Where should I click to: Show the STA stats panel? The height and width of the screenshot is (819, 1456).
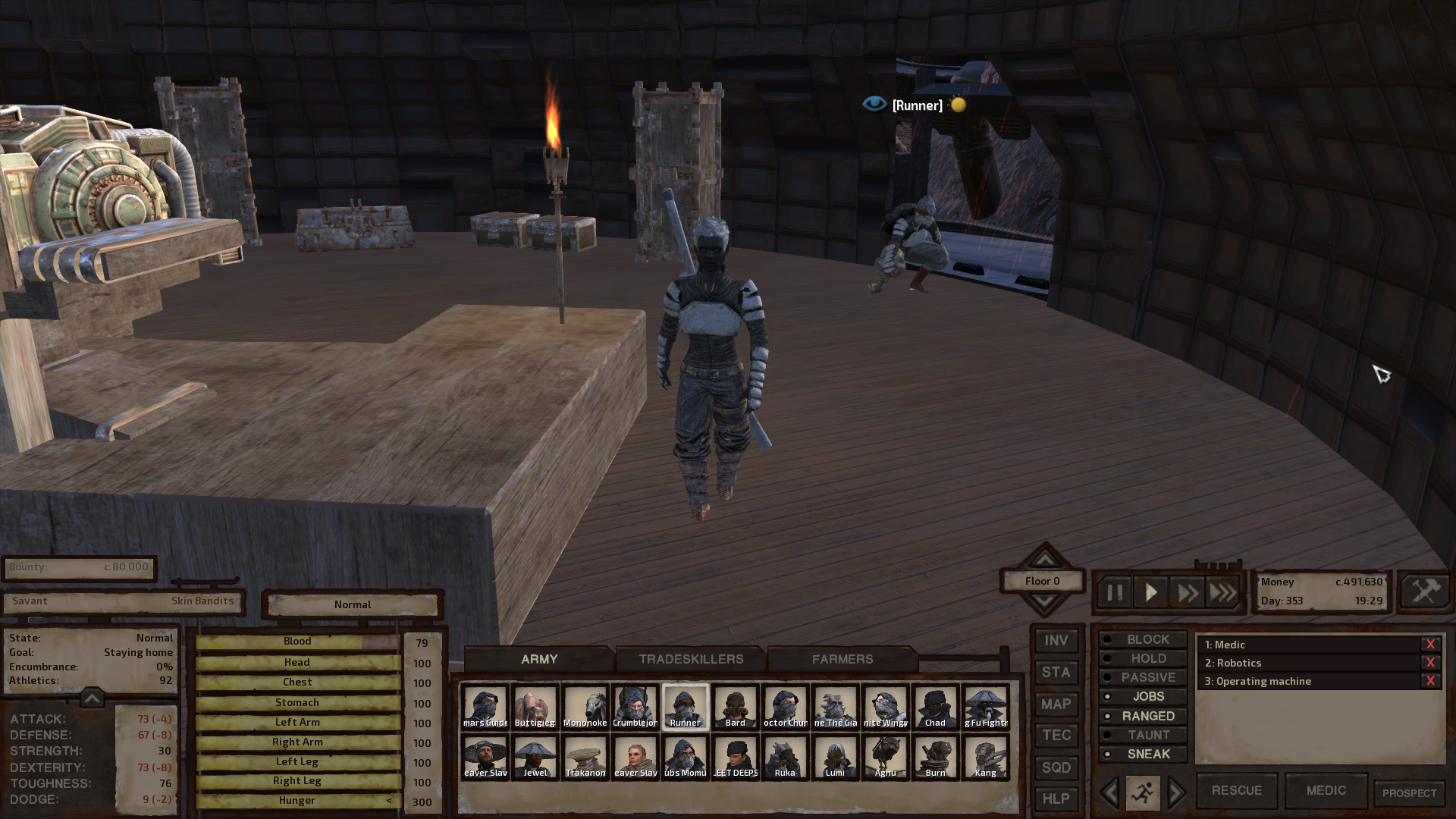pyautogui.click(x=1056, y=673)
